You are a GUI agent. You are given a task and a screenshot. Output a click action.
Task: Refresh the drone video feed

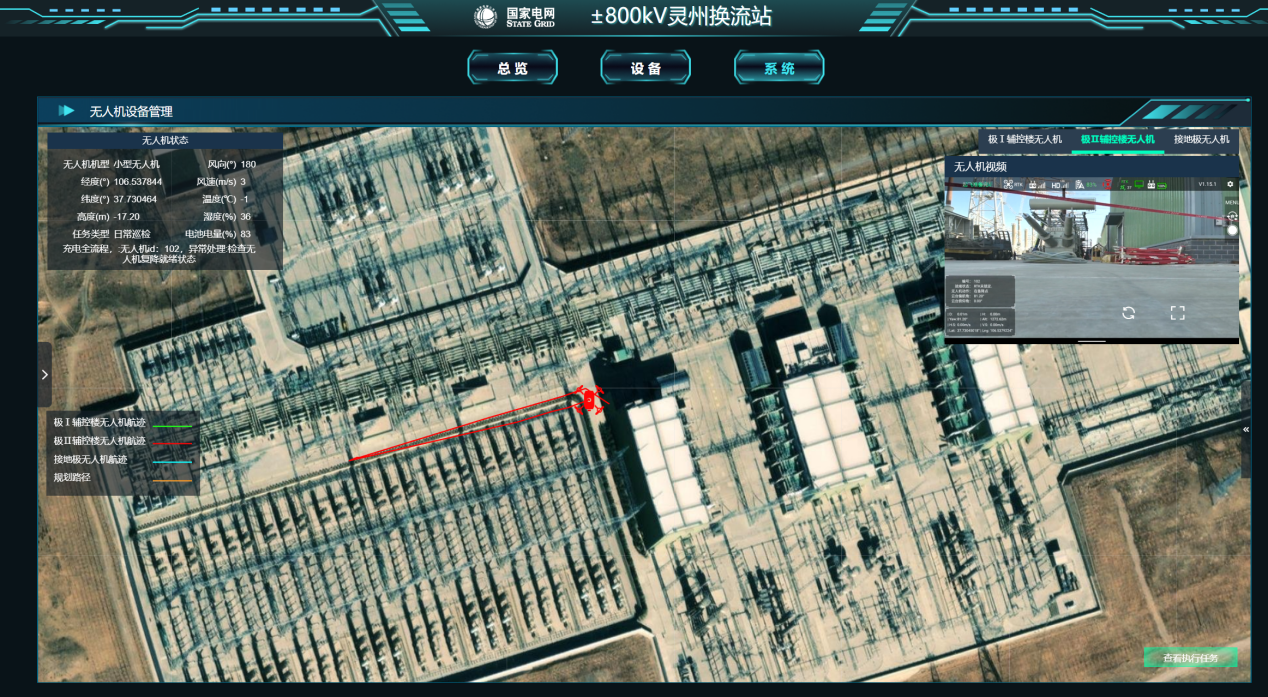pos(1128,312)
